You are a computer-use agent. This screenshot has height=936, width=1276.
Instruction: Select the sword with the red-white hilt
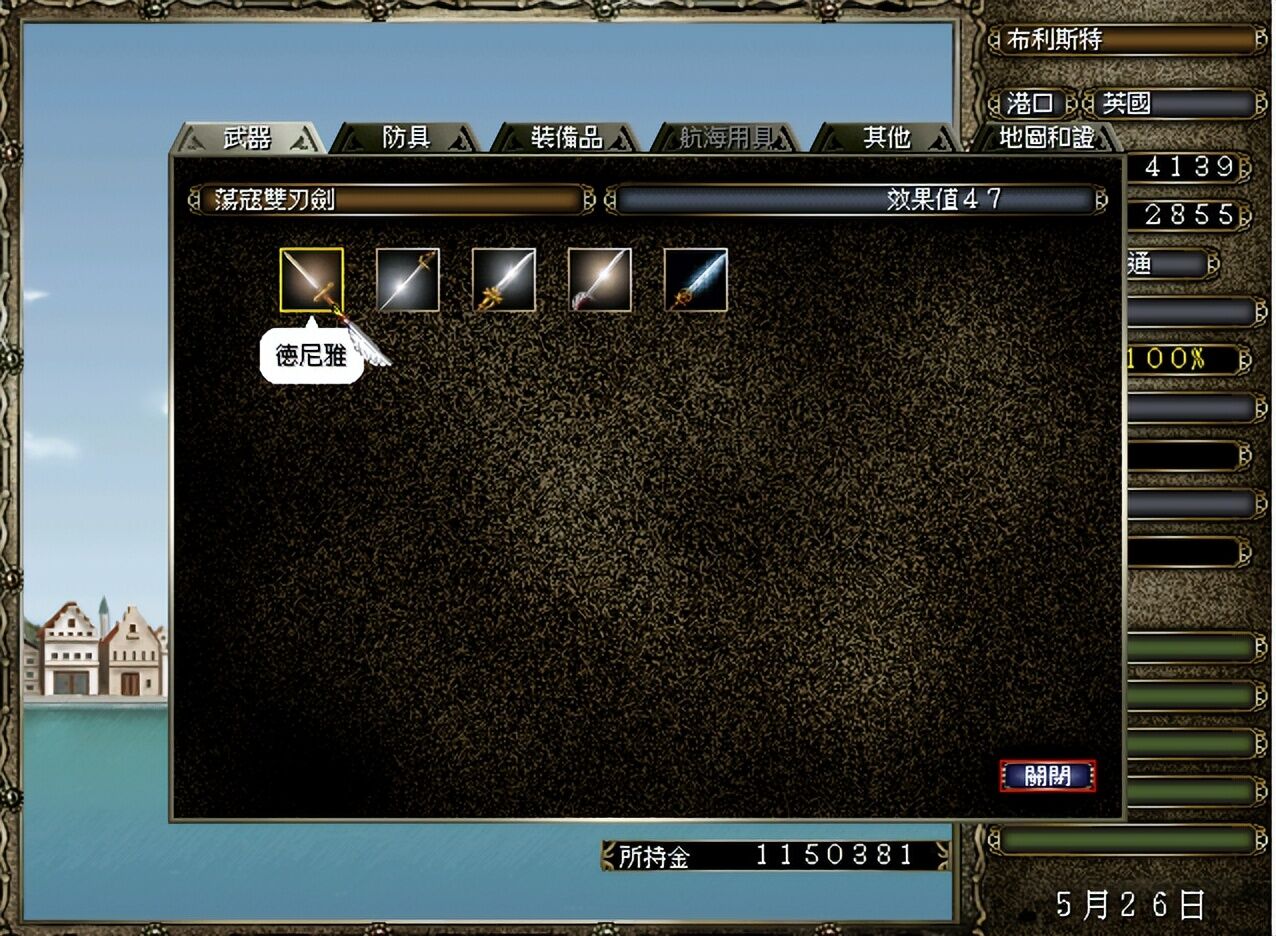(600, 280)
